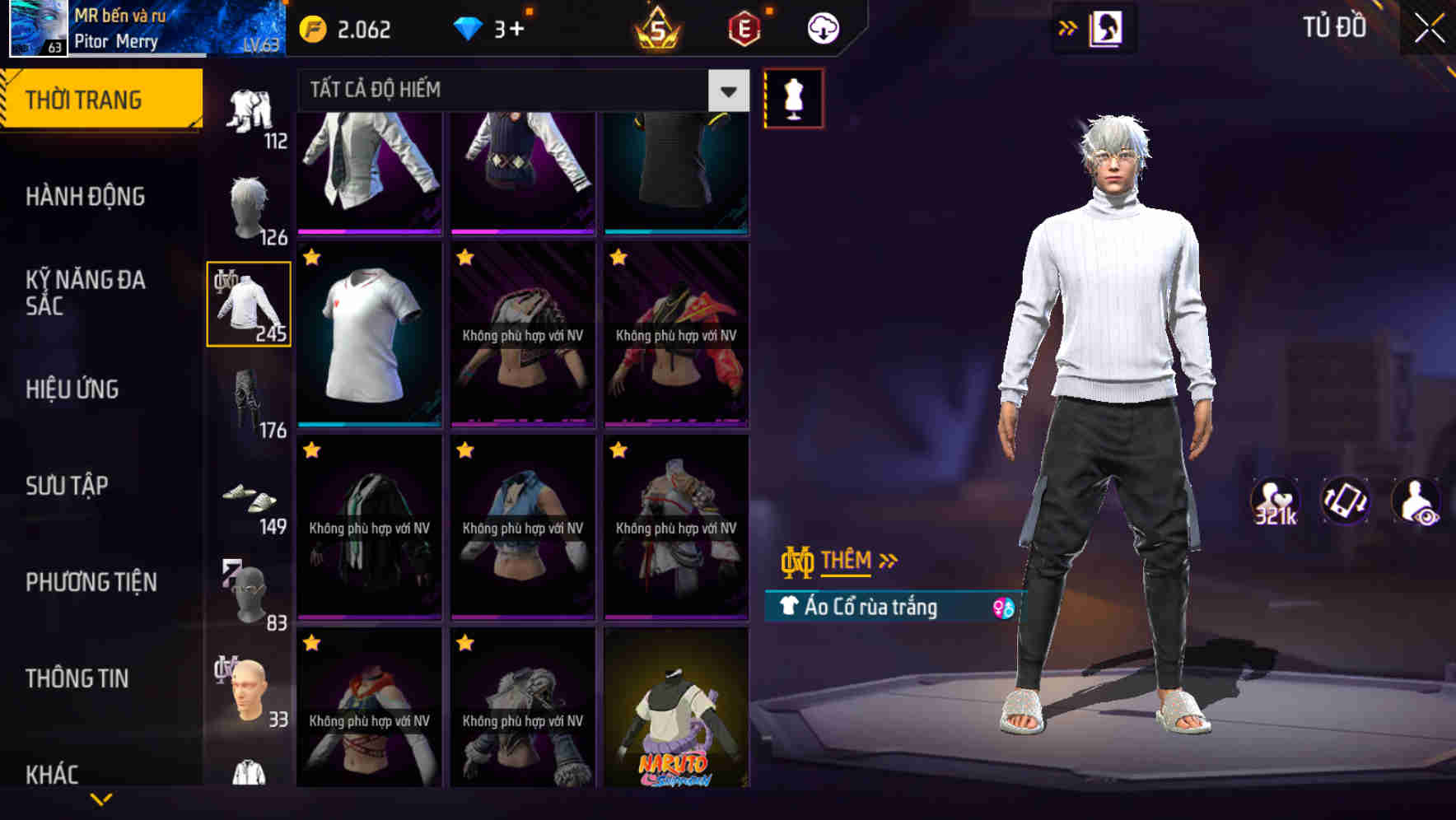Image resolution: width=1456 pixels, height=820 pixels.
Task: Click the cloud download icon
Action: pos(821,27)
